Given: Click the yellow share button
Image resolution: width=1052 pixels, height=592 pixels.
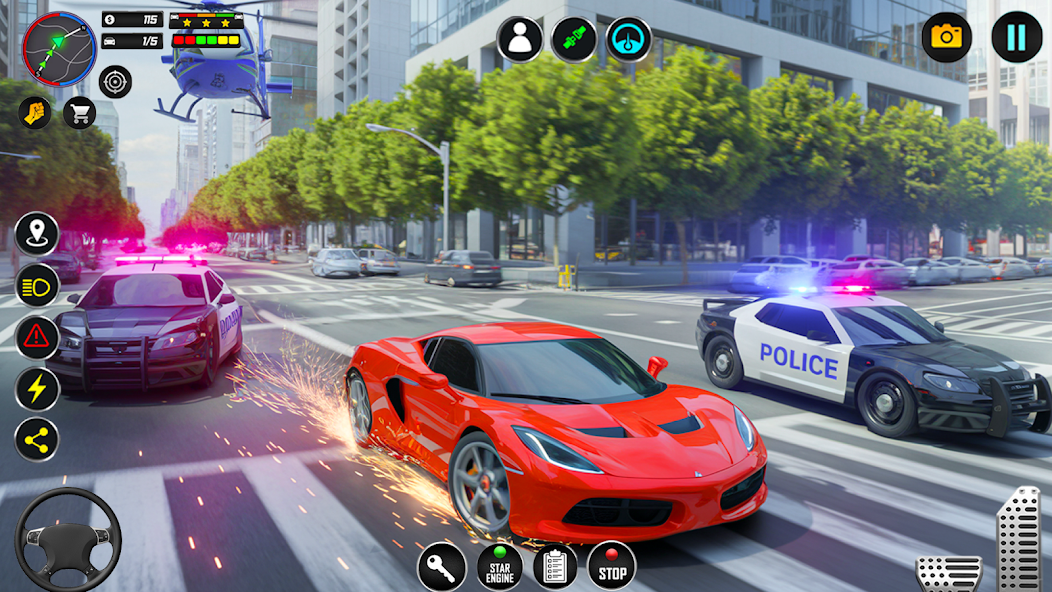Looking at the screenshot, I should point(37,440).
